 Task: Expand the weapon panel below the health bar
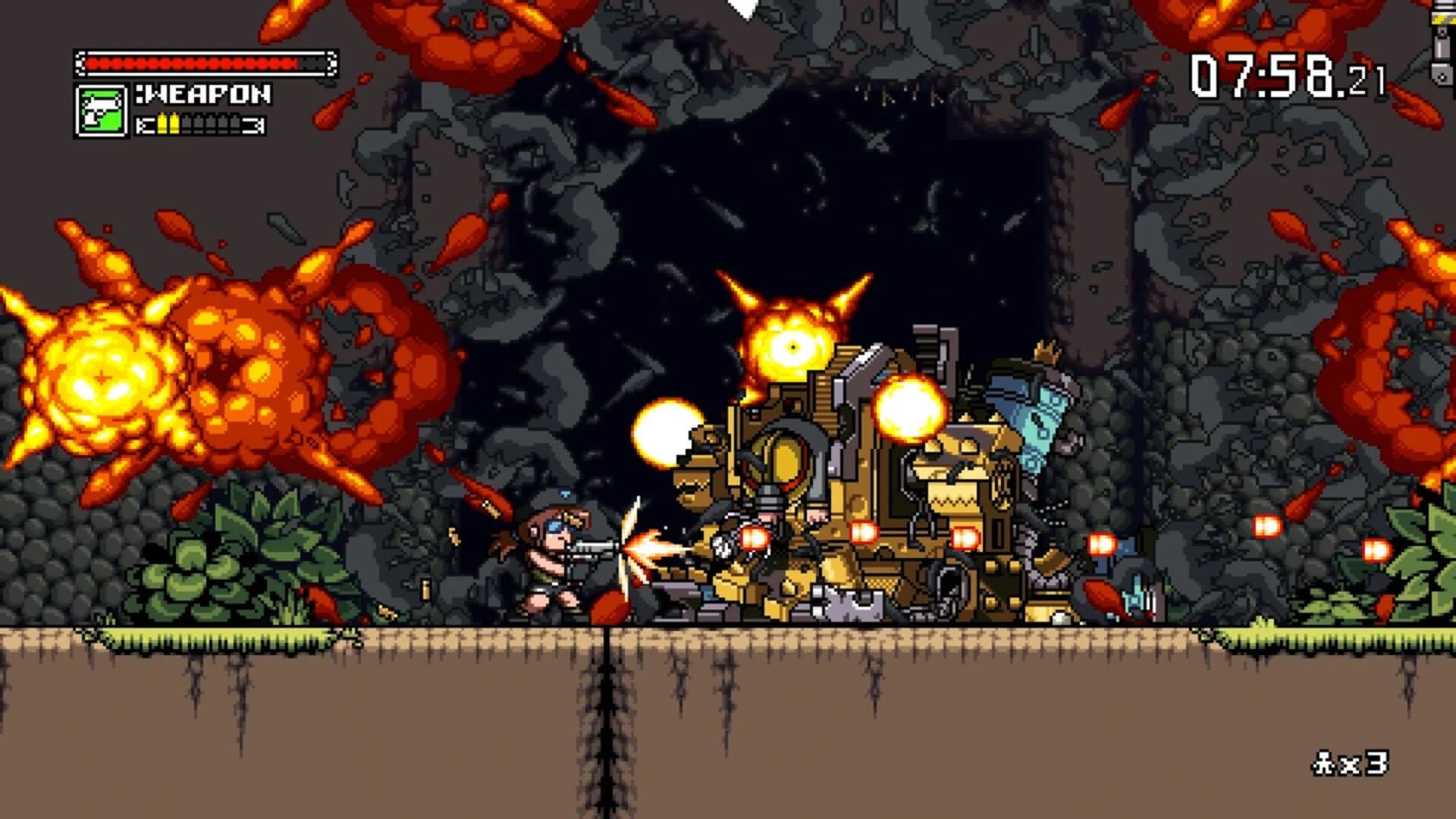171,110
